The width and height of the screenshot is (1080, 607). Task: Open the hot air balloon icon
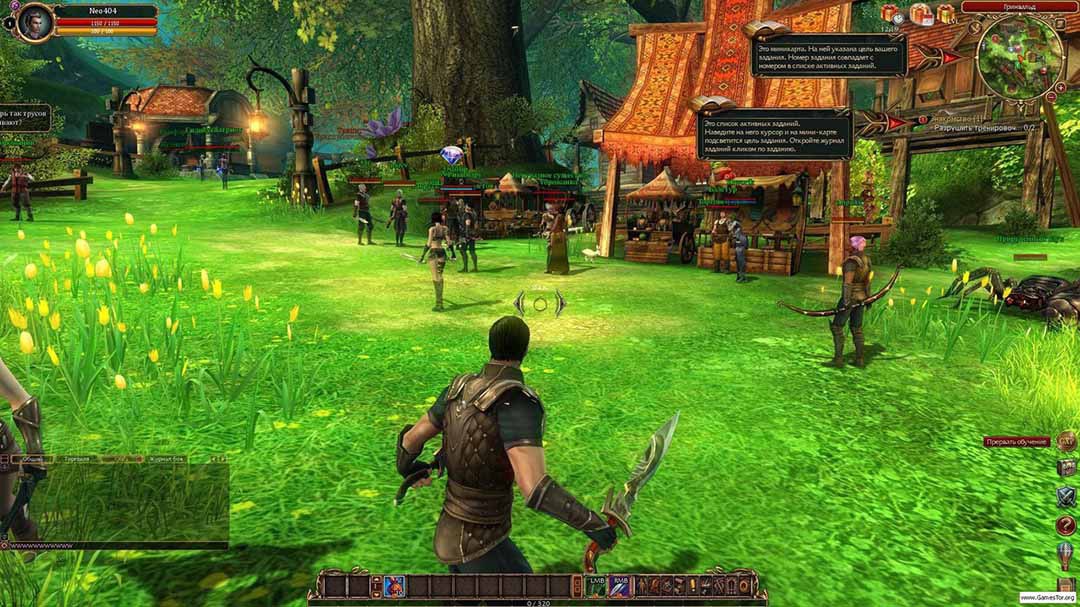[1066, 553]
